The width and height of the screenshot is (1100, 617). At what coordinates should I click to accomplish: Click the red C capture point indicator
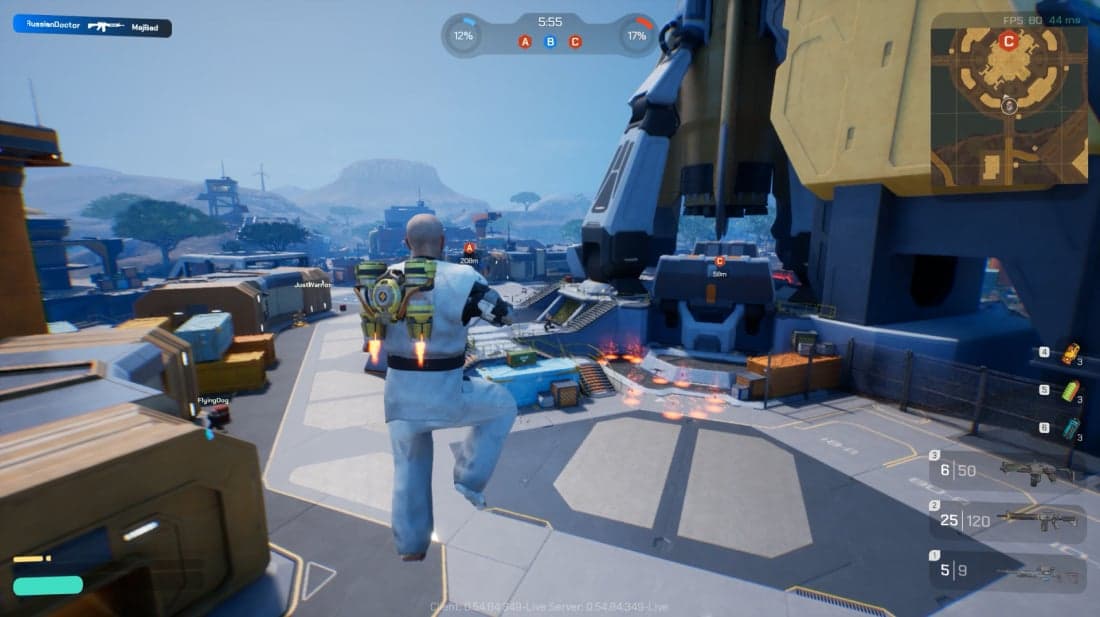[x=575, y=42]
